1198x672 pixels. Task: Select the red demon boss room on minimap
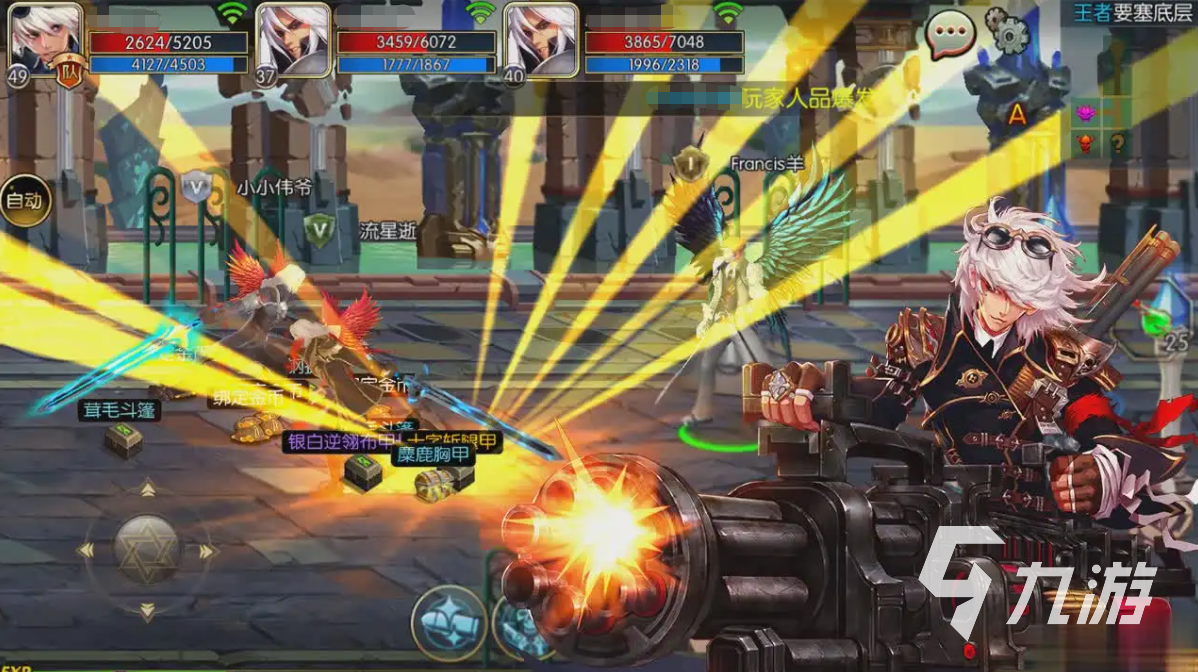click(1085, 143)
